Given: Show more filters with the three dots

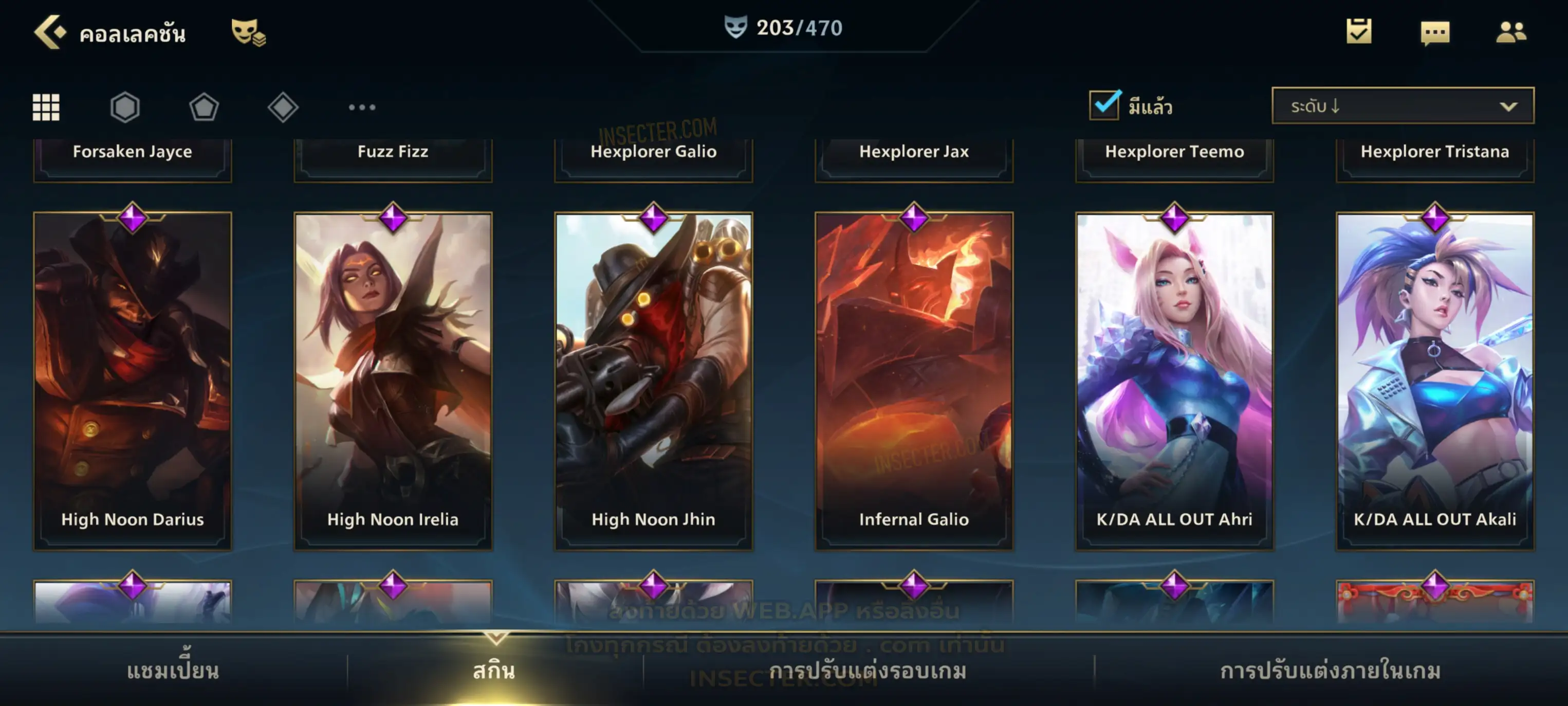Looking at the screenshot, I should (x=362, y=107).
